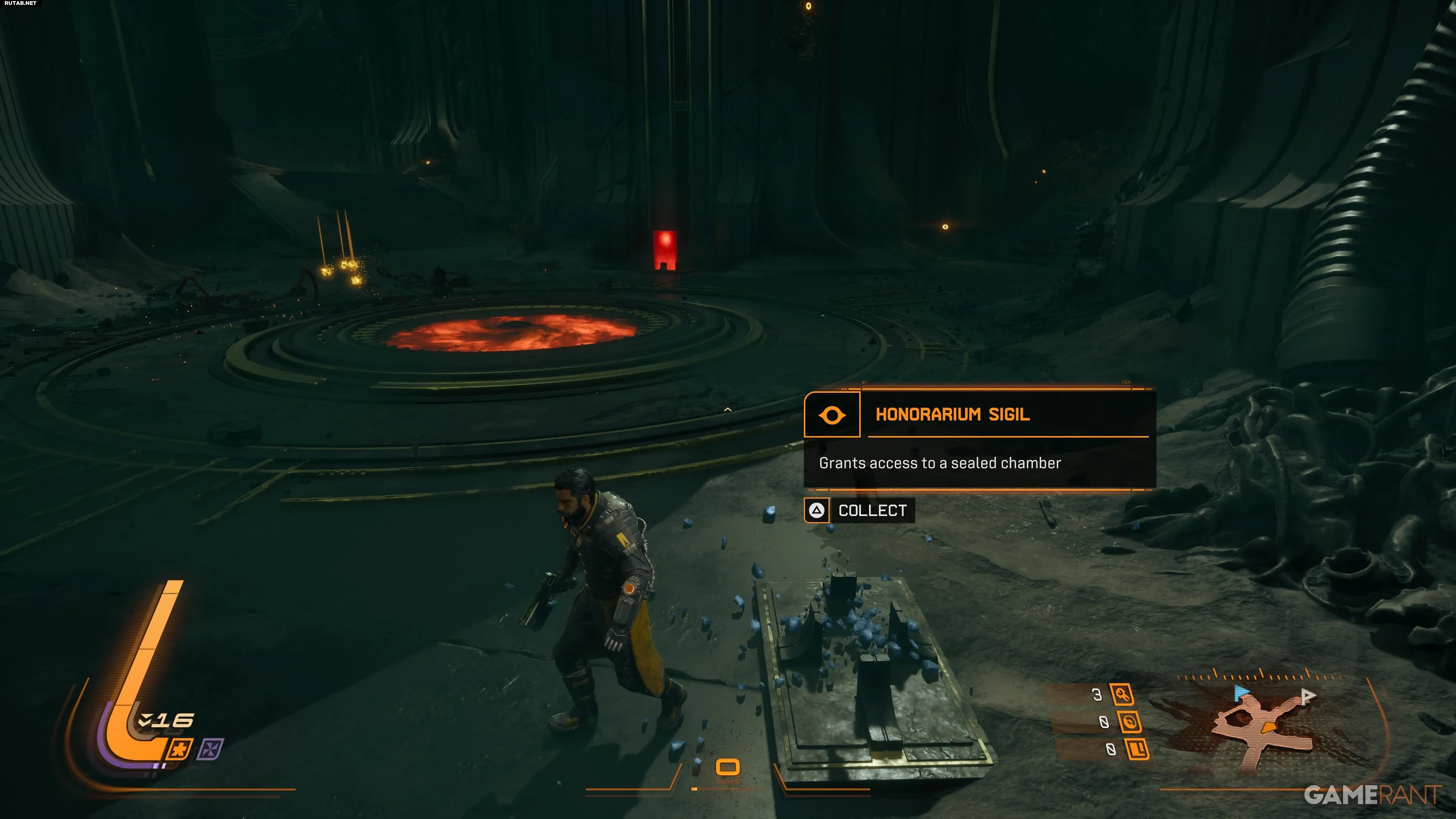Select the Honorarium Sigil item tooltip panel
This screenshot has height=819, width=1456.
pos(979,439)
